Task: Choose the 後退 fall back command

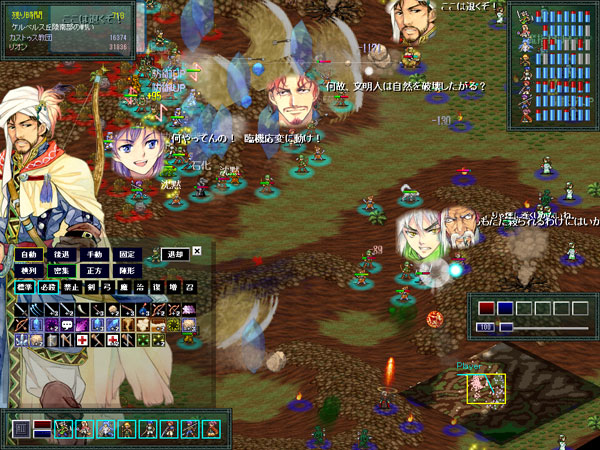Action: tap(61, 254)
